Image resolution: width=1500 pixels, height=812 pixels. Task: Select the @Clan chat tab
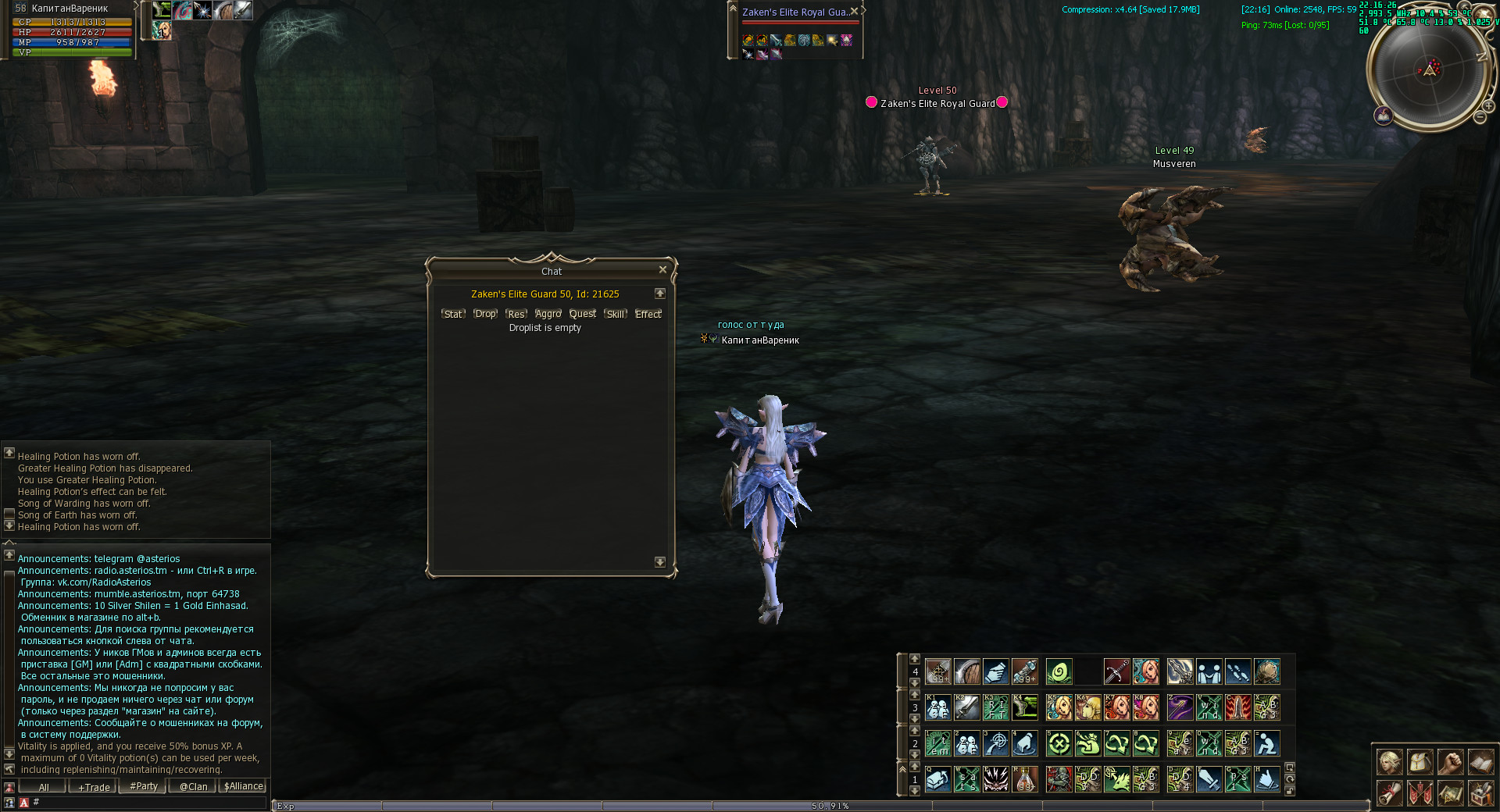point(193,787)
